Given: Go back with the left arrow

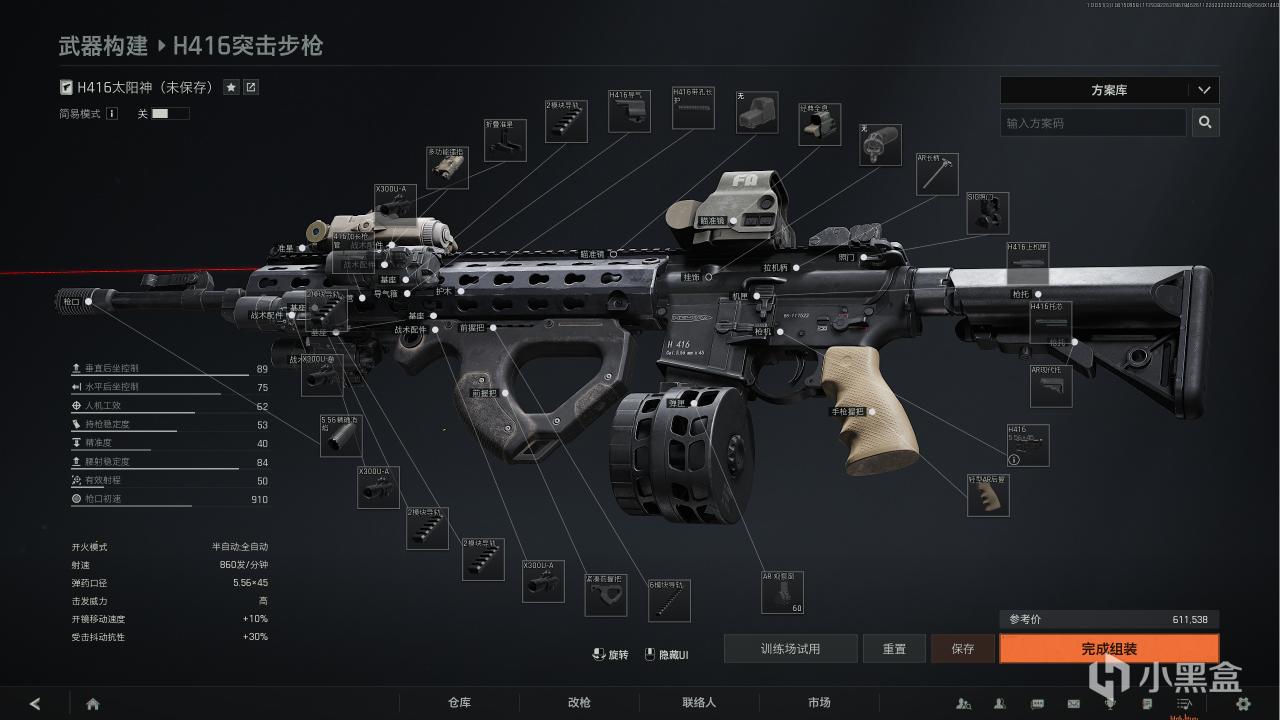Looking at the screenshot, I should (x=35, y=704).
